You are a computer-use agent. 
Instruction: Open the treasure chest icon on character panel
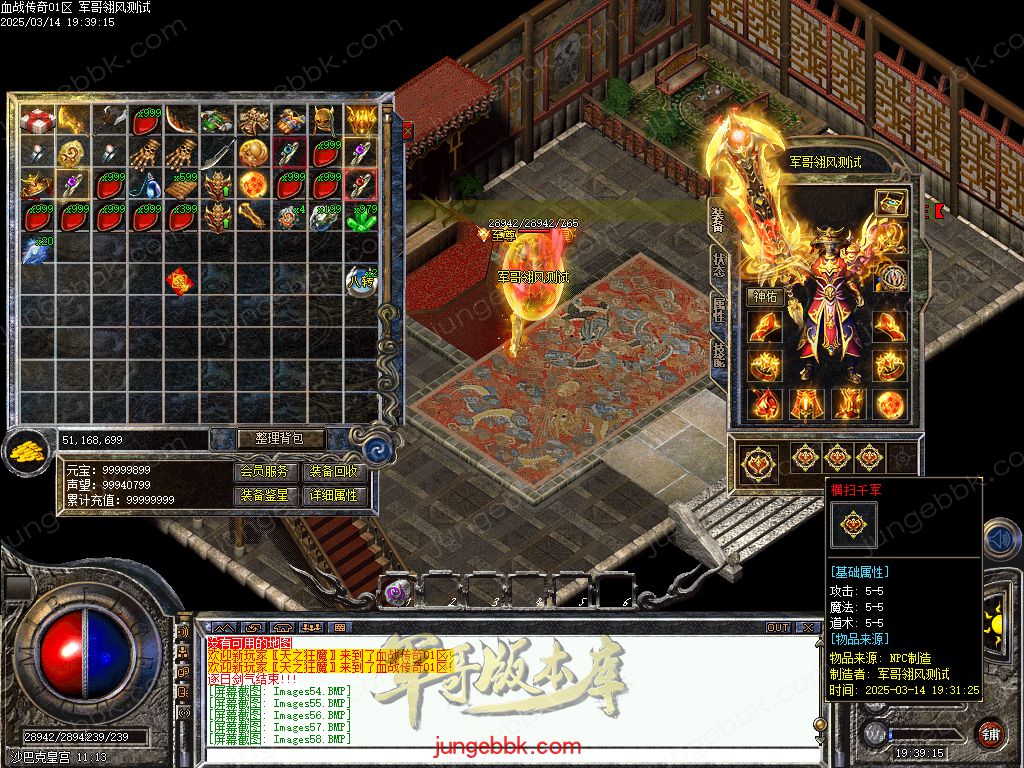(x=890, y=202)
